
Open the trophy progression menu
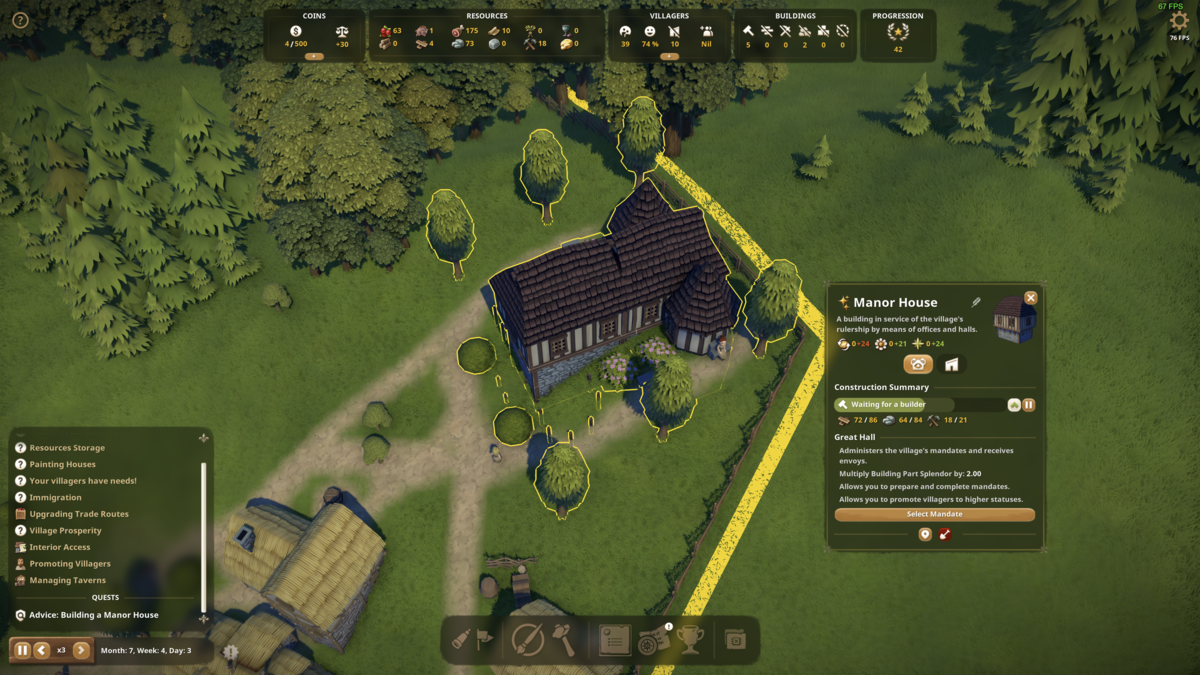pyautogui.click(x=690, y=640)
